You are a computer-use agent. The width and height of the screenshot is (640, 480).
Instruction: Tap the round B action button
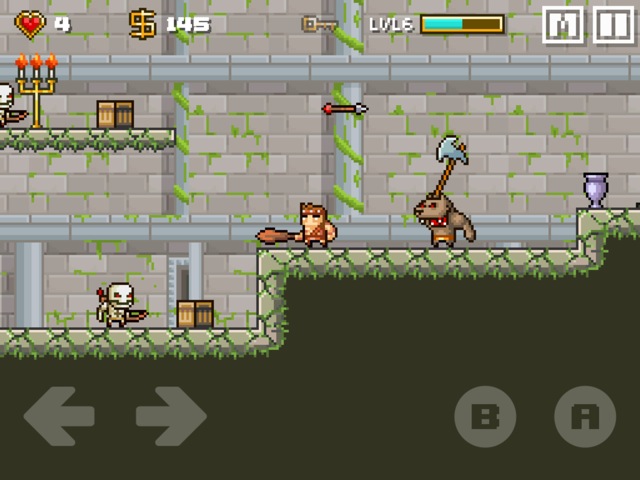point(485,416)
